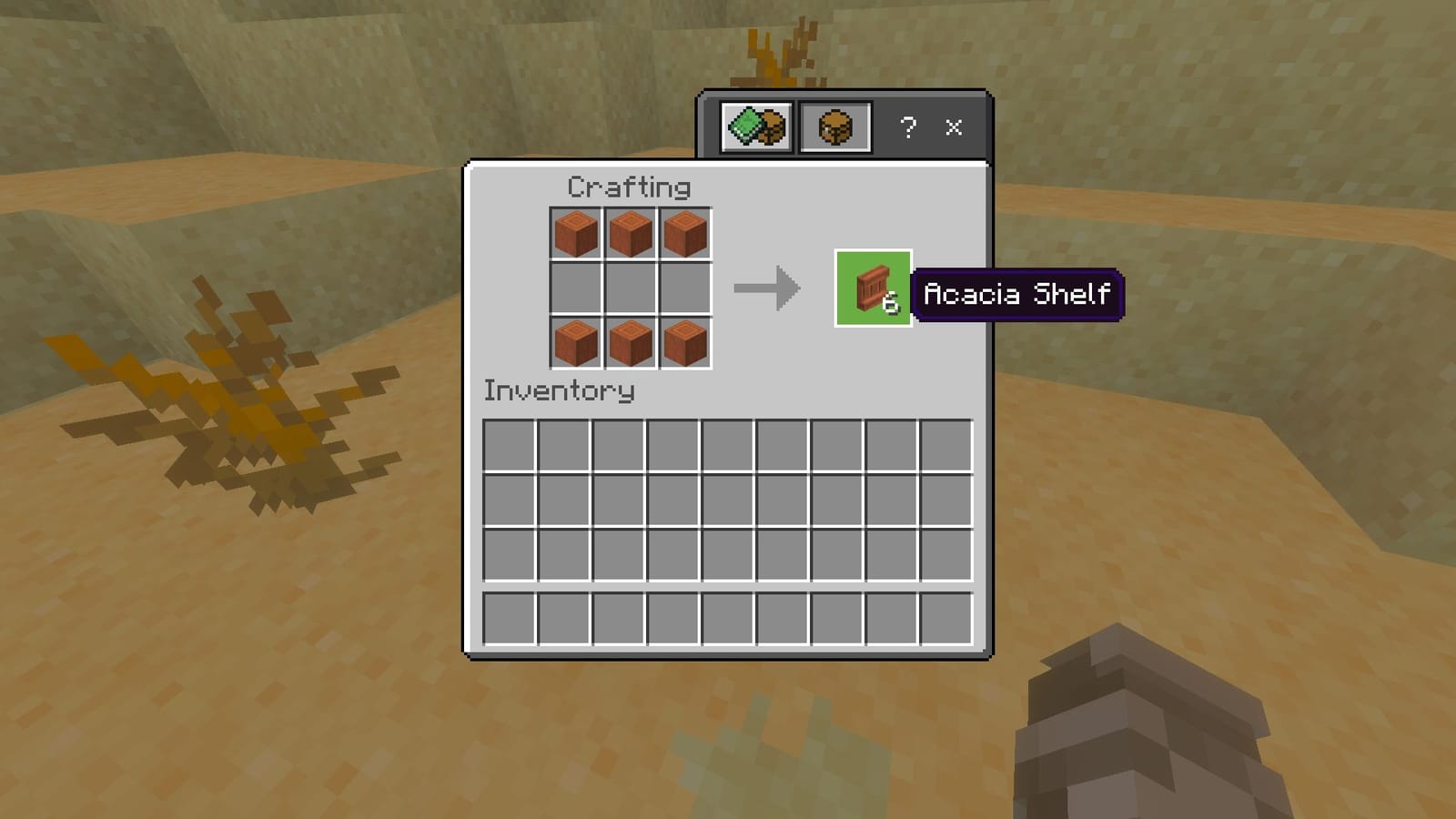Select the acacia planks in the top-left grid slot

[575, 235]
